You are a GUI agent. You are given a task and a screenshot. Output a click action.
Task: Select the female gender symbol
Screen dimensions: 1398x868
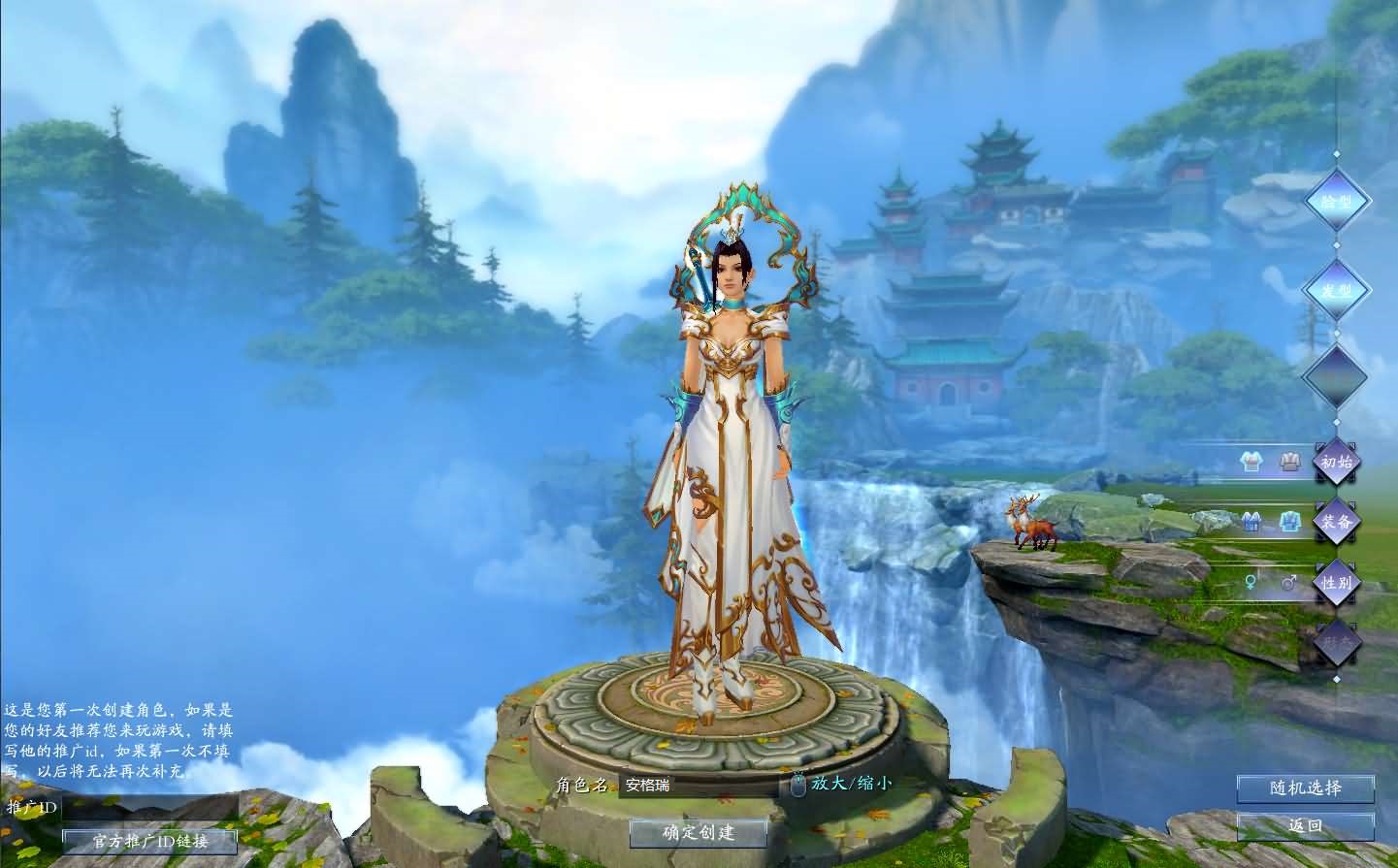tap(1251, 580)
